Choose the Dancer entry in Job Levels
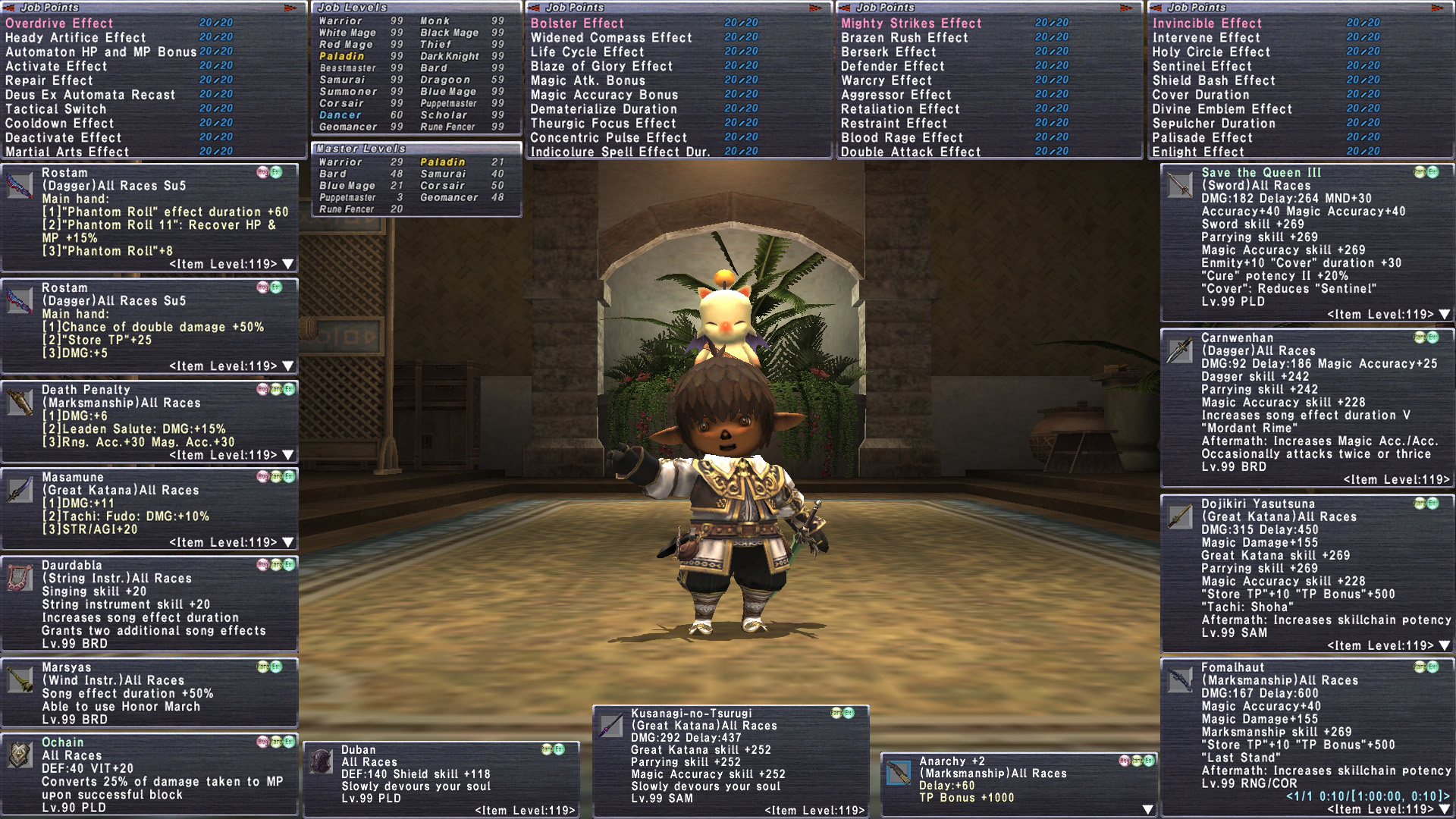Viewport: 1456px width, 819px height. tap(340, 115)
